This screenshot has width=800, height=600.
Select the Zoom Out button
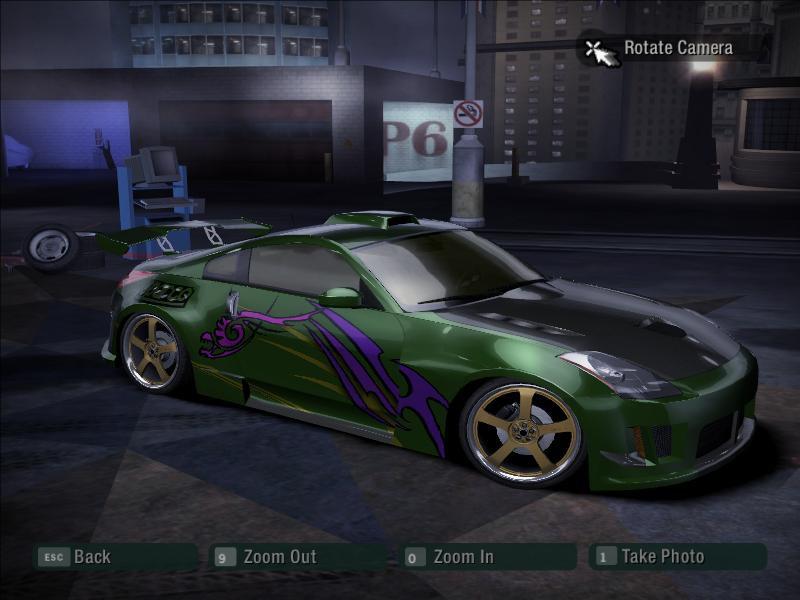278,557
